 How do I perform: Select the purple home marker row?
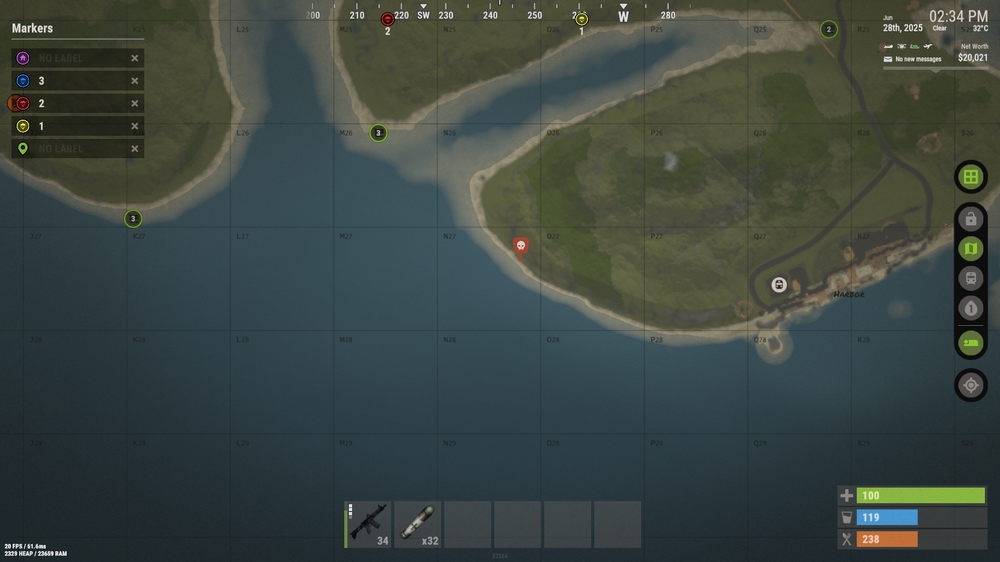pos(70,58)
